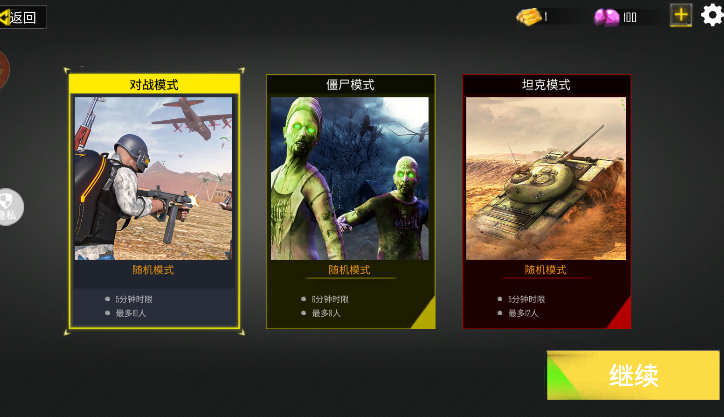Open settings with the gear icon
The height and width of the screenshot is (417, 724).
point(711,14)
